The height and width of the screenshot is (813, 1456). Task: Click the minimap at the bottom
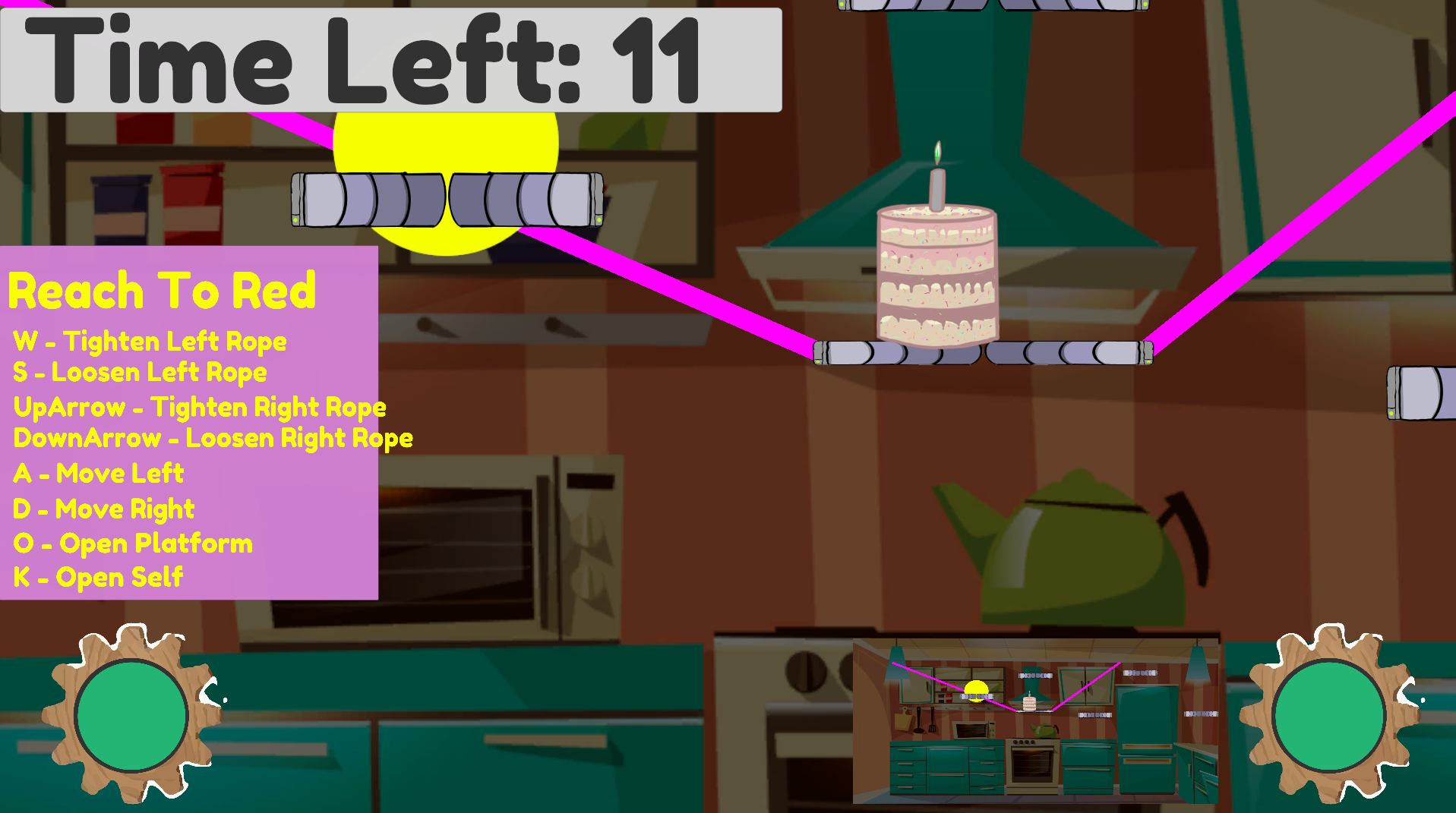(x=1037, y=721)
